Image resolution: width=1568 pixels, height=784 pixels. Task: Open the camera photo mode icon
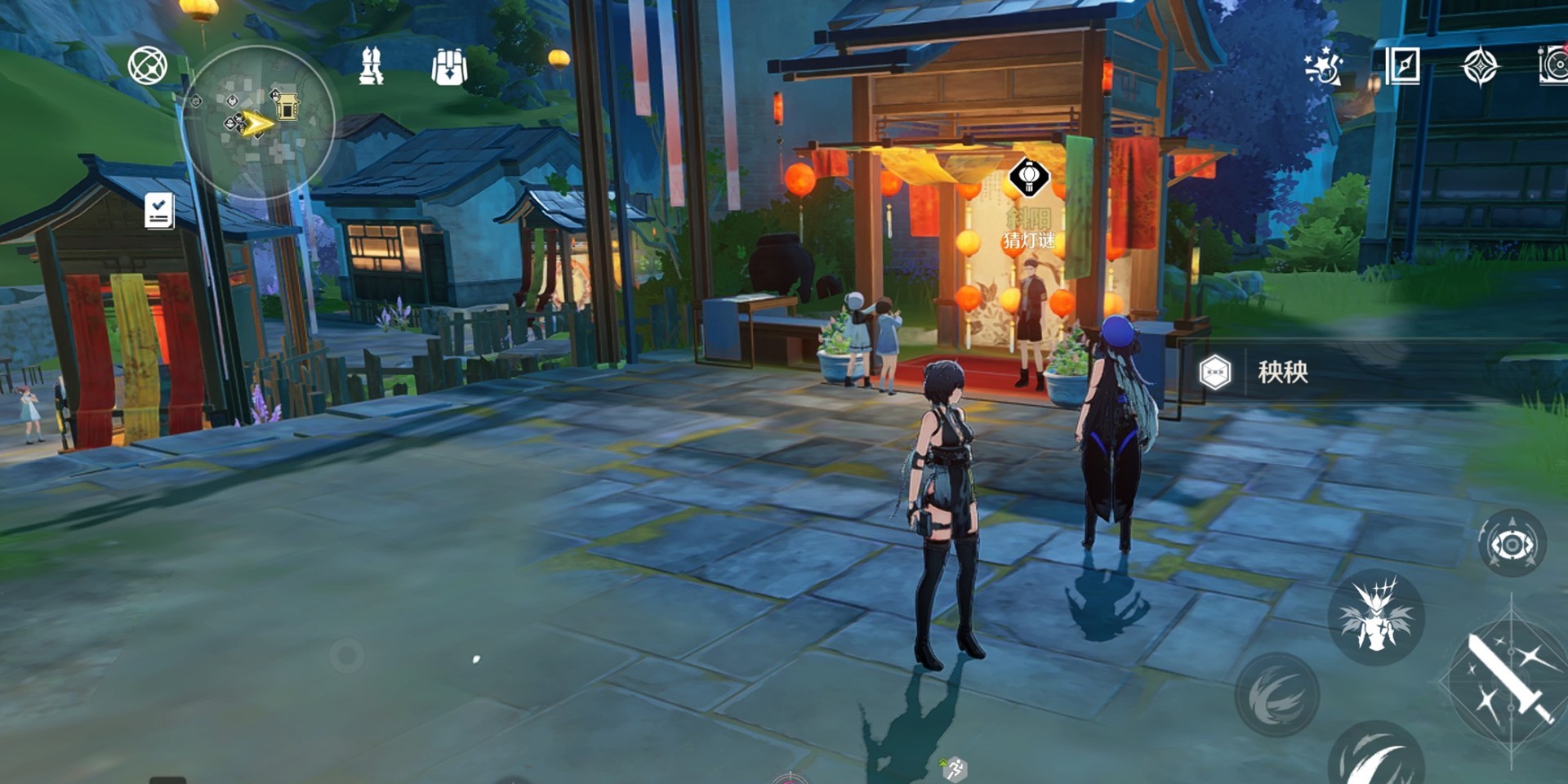click(x=1553, y=66)
